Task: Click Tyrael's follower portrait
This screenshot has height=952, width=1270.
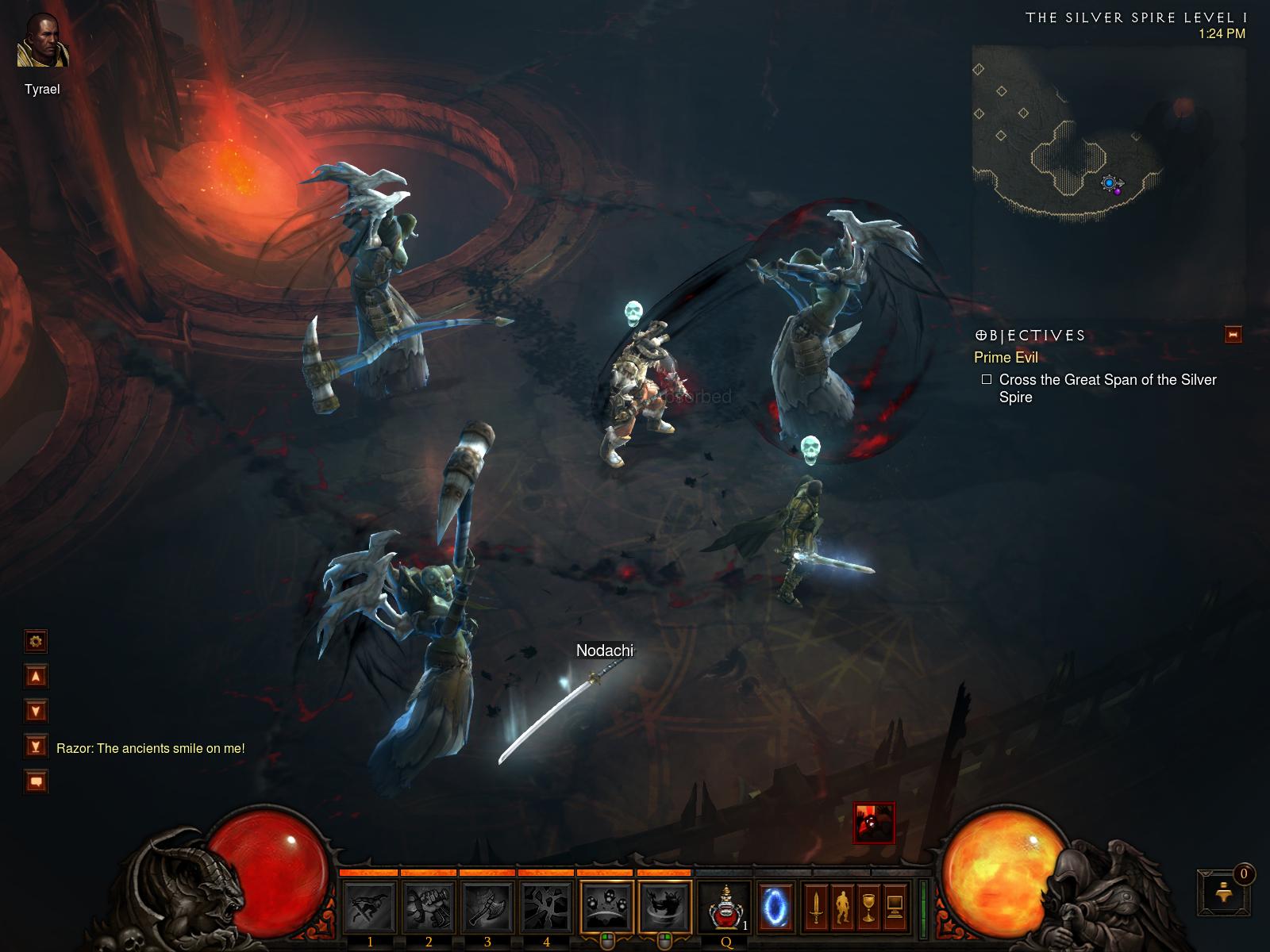Action: coord(42,42)
